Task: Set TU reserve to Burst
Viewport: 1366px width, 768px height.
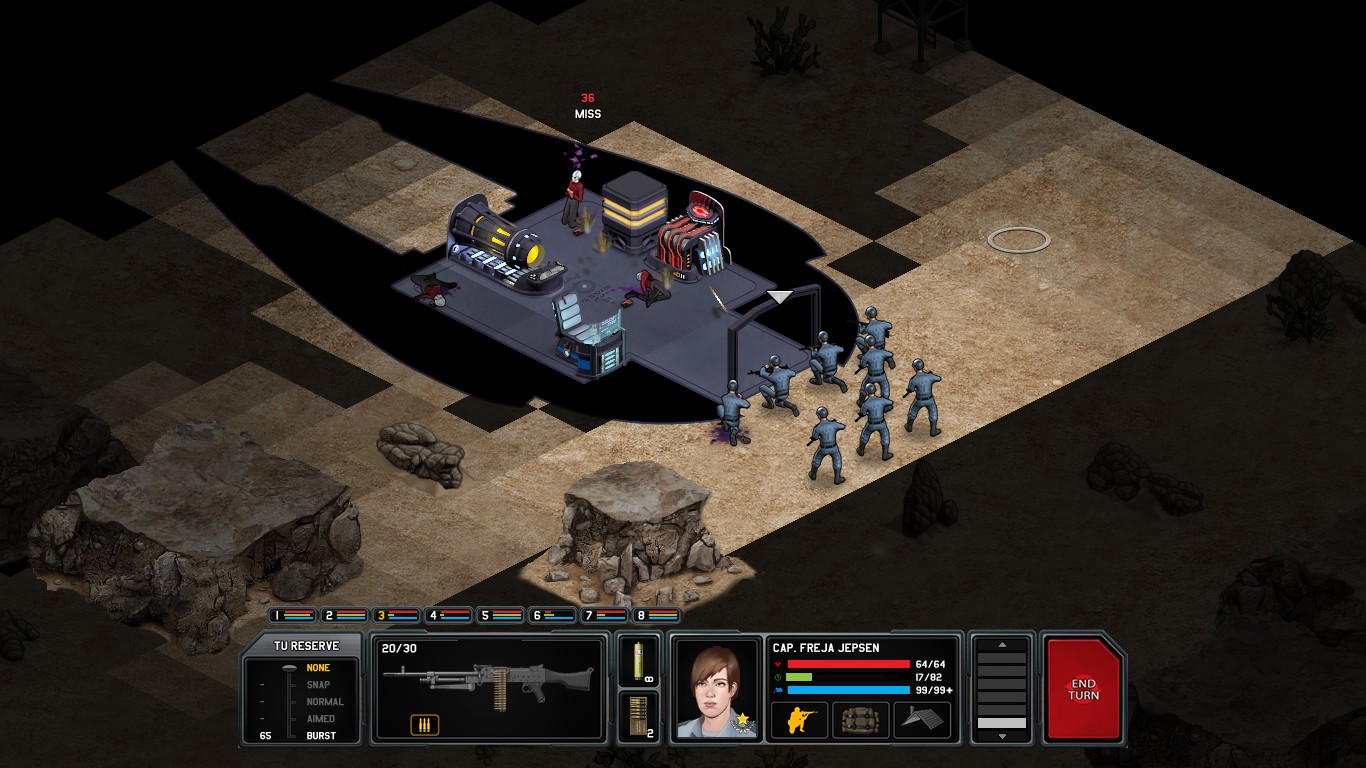Action: [x=320, y=736]
